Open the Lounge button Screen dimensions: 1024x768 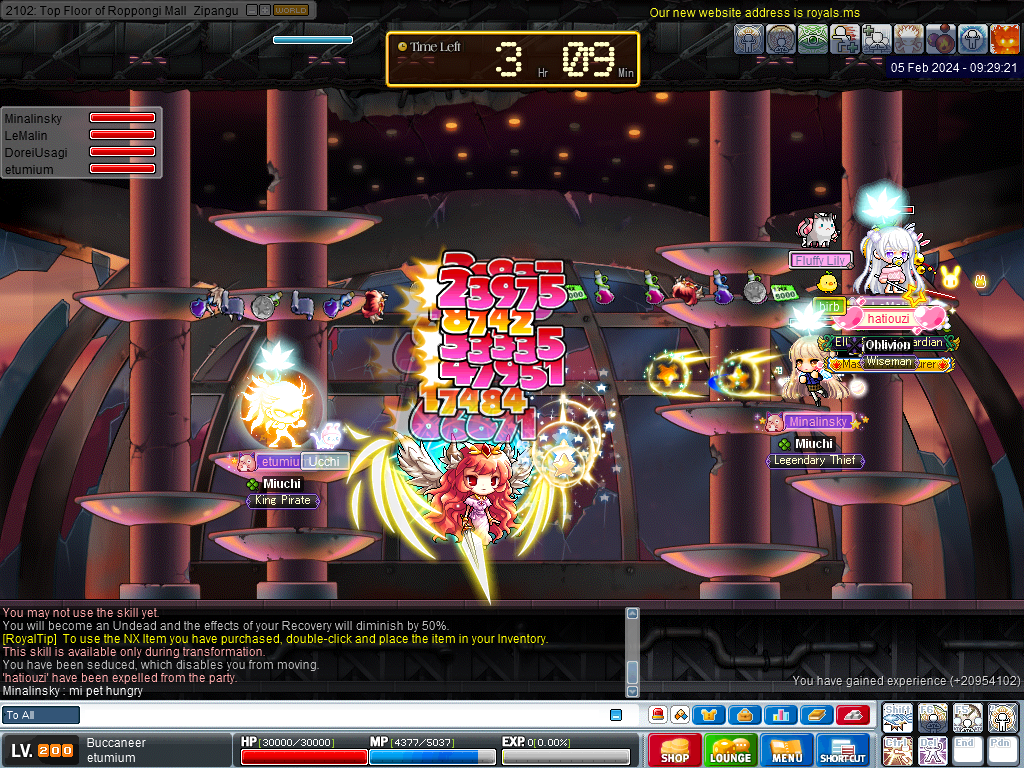click(x=730, y=751)
